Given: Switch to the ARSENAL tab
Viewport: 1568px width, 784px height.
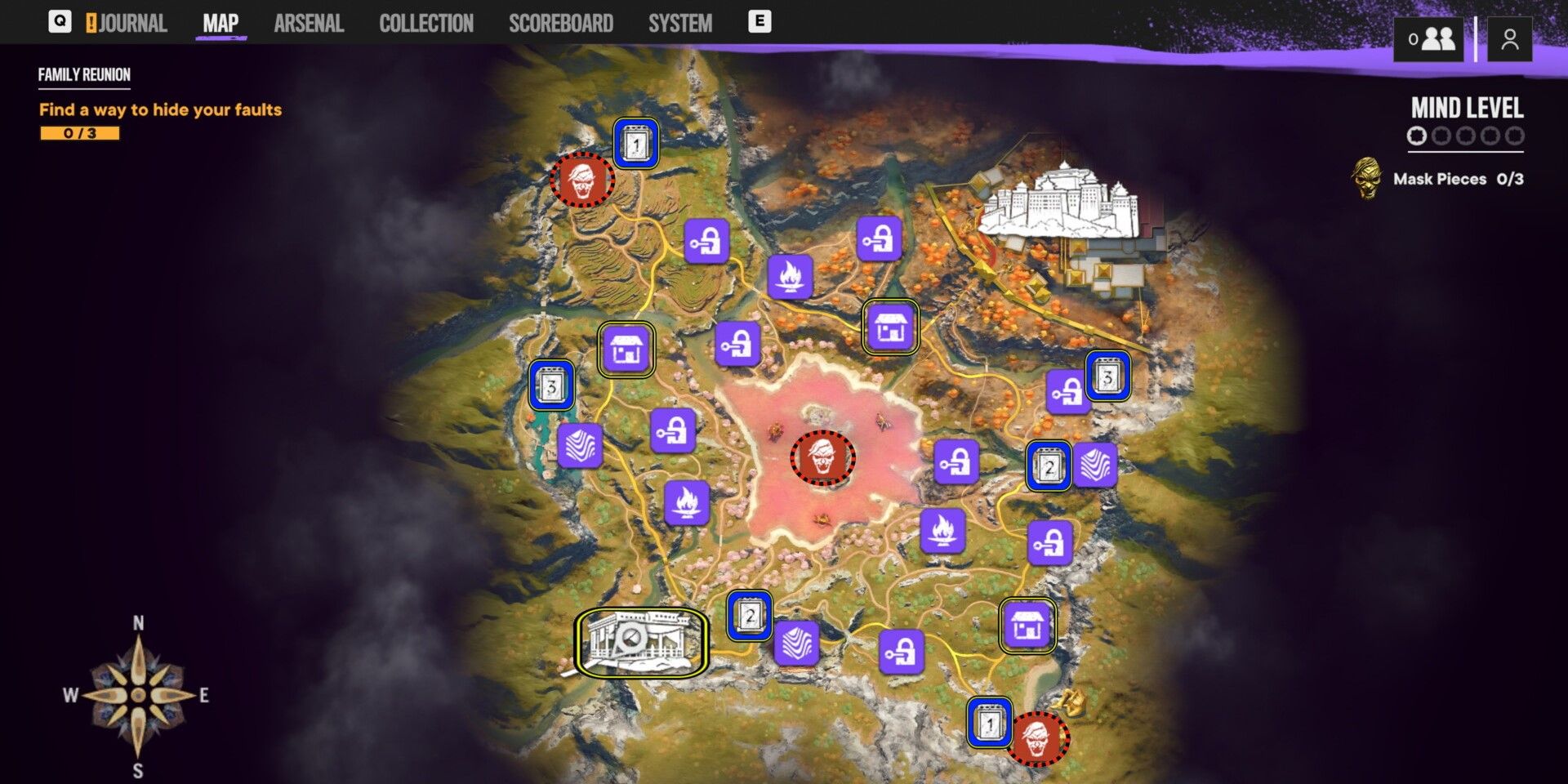Looking at the screenshot, I should coord(308,22).
